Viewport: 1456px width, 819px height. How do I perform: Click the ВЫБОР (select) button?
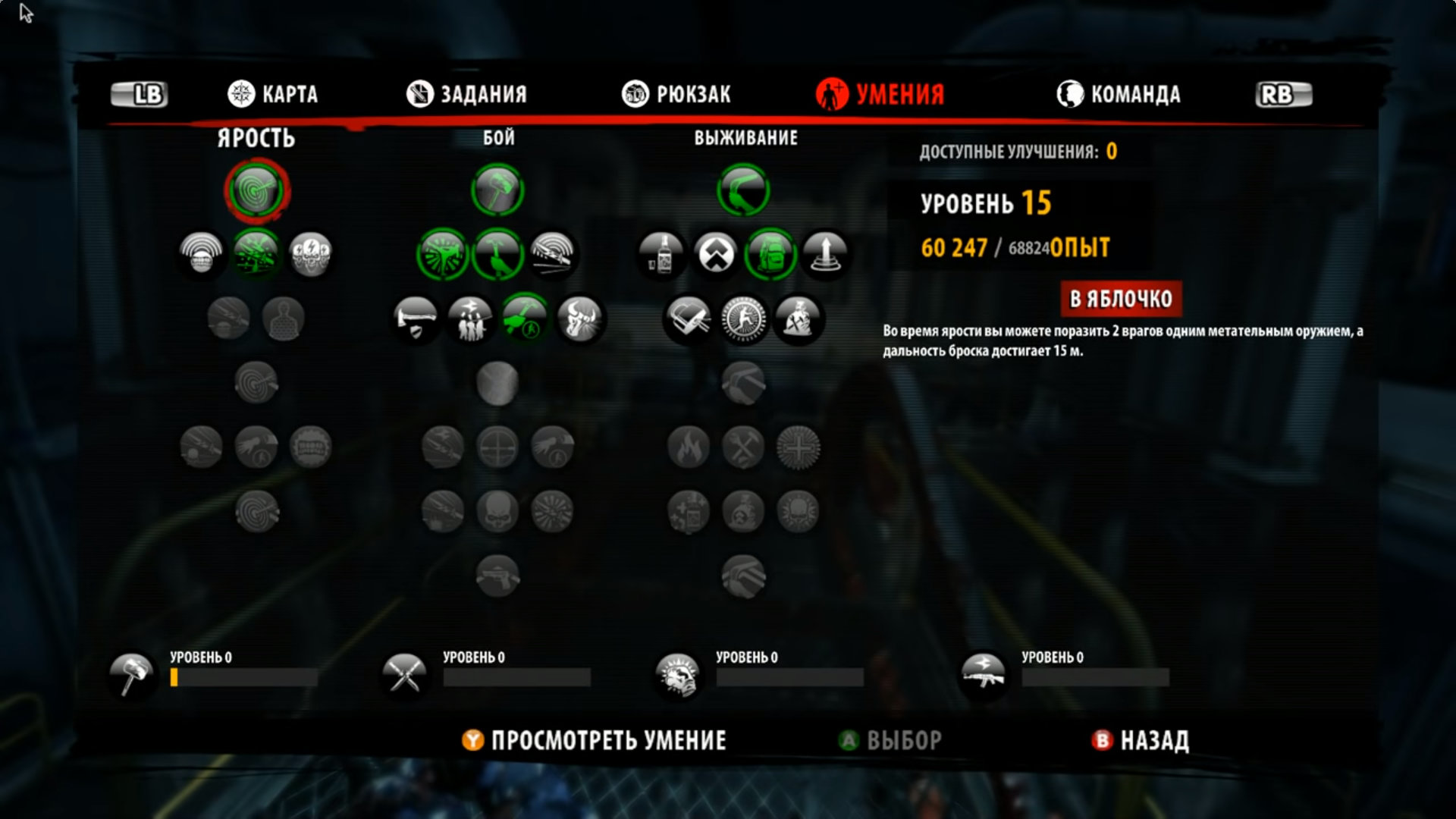click(x=890, y=740)
